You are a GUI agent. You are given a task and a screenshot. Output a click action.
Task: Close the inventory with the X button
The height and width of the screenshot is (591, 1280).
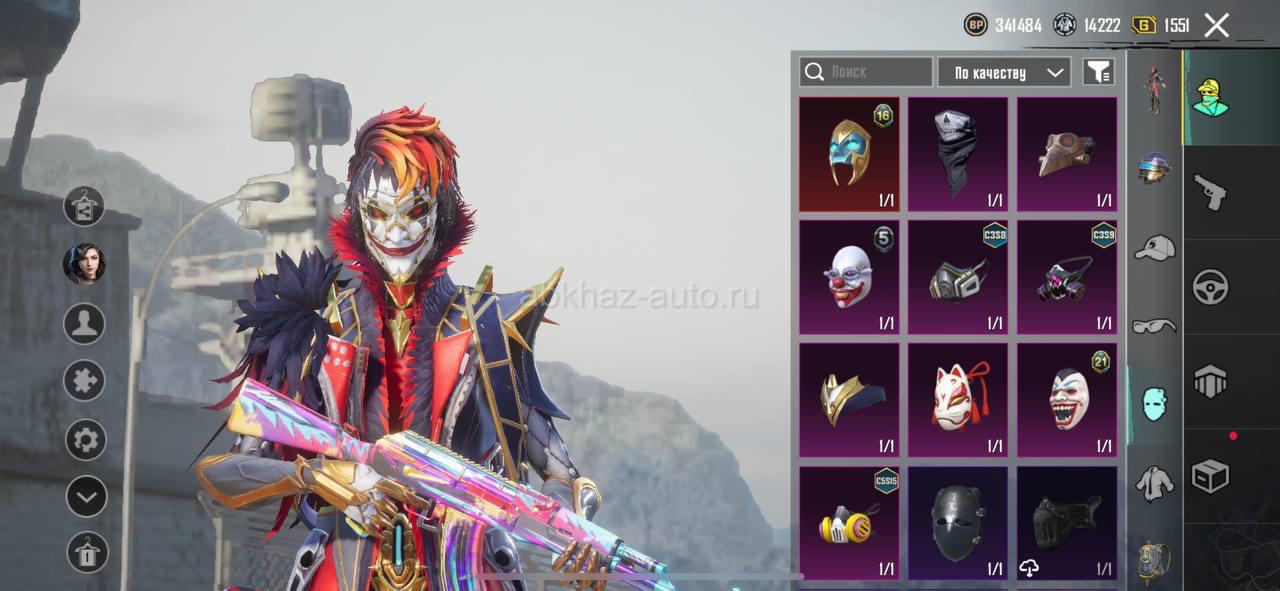click(1216, 25)
